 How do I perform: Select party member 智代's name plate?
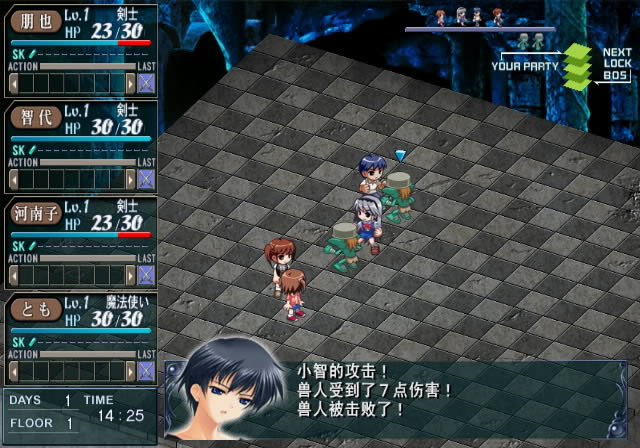point(36,116)
